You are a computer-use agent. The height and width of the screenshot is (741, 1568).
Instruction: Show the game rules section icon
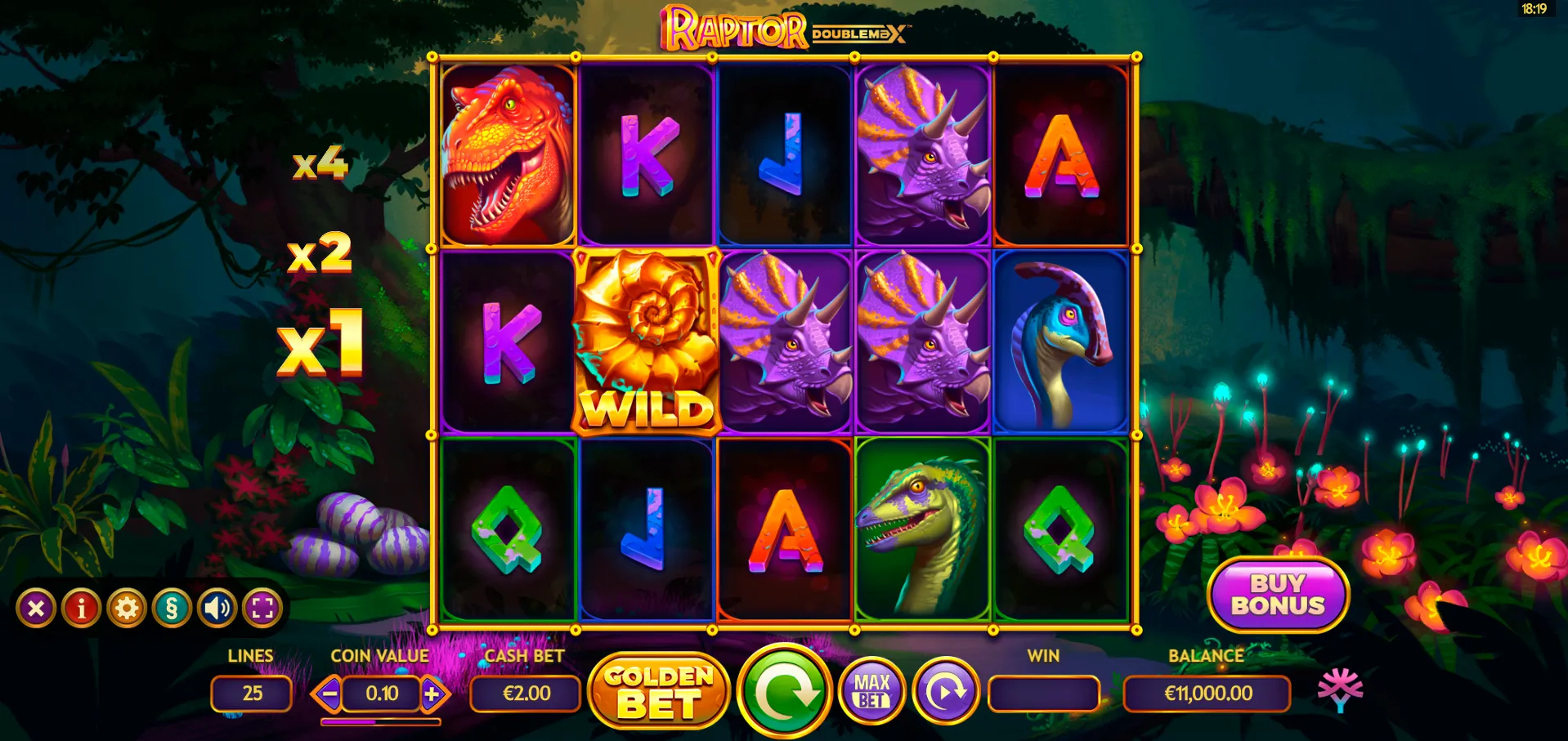172,608
